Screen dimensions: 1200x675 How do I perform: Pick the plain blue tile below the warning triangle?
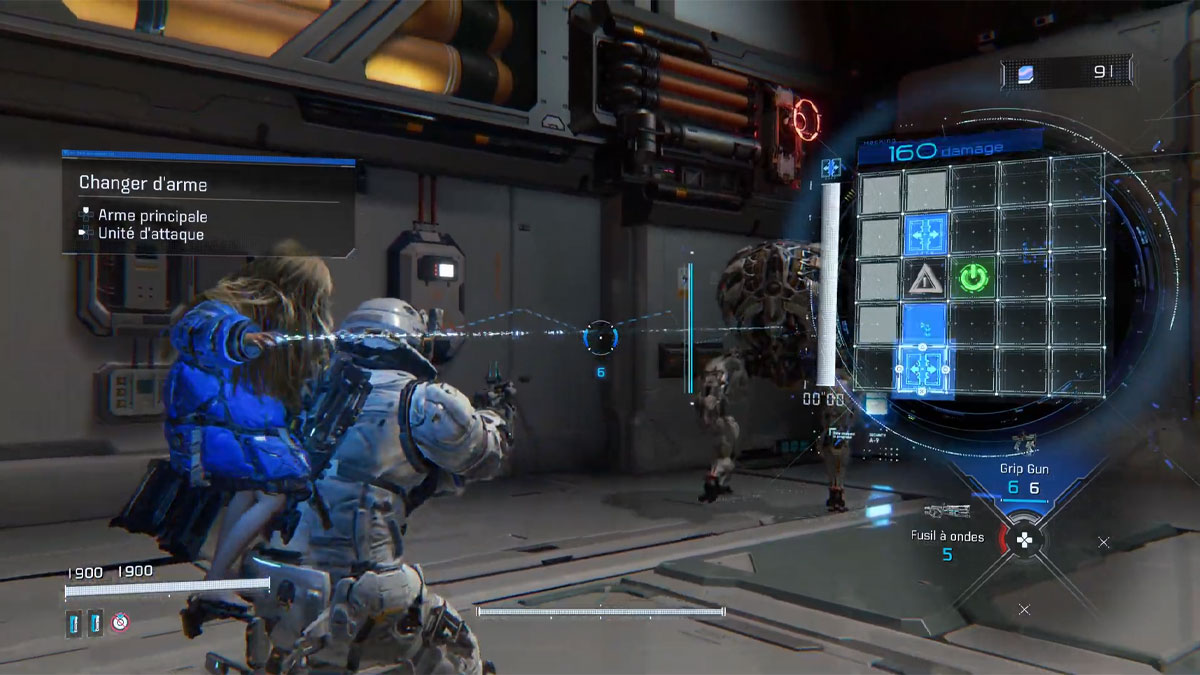926,322
